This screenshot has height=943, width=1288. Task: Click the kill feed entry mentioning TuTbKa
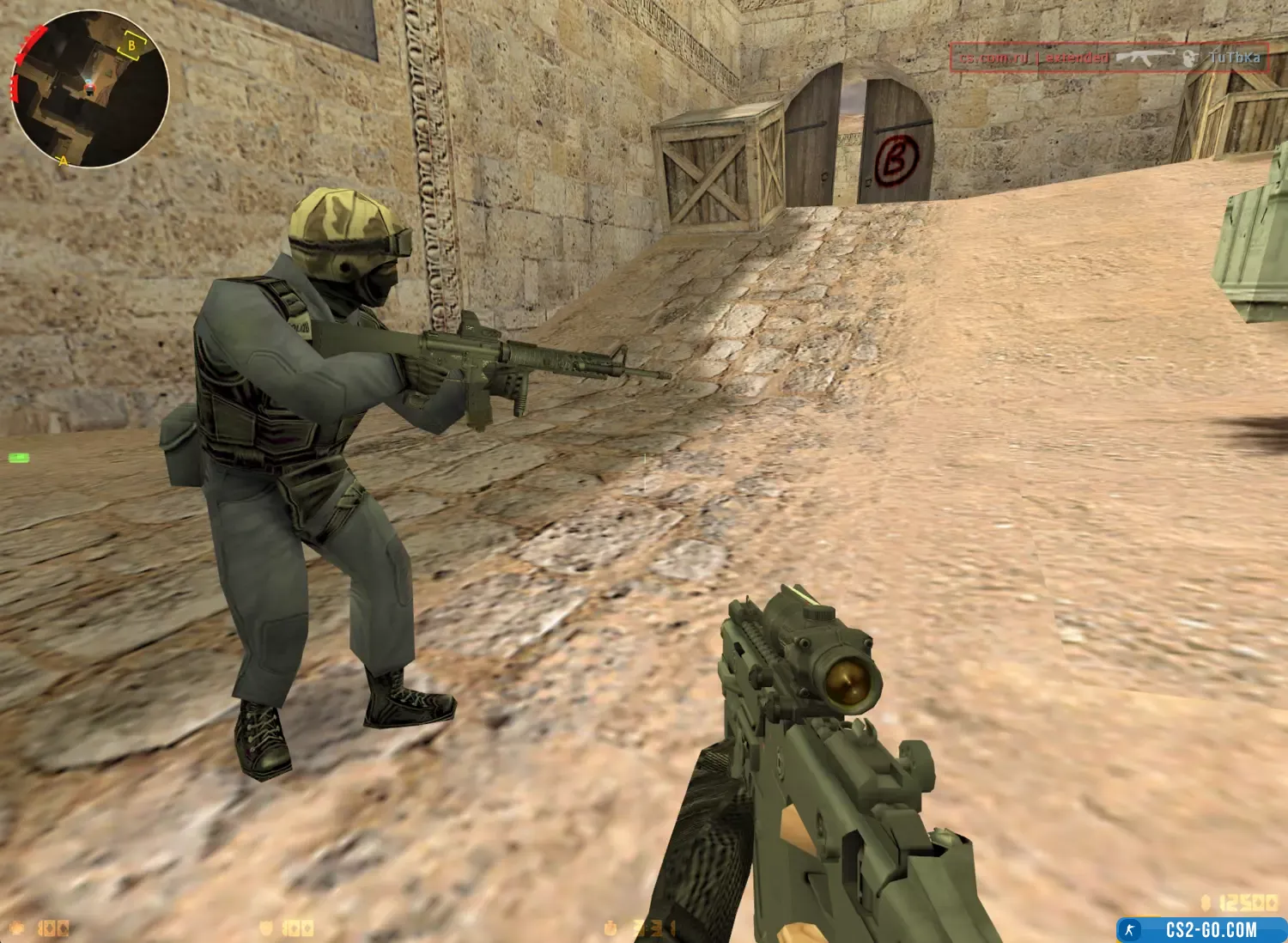click(x=1109, y=58)
